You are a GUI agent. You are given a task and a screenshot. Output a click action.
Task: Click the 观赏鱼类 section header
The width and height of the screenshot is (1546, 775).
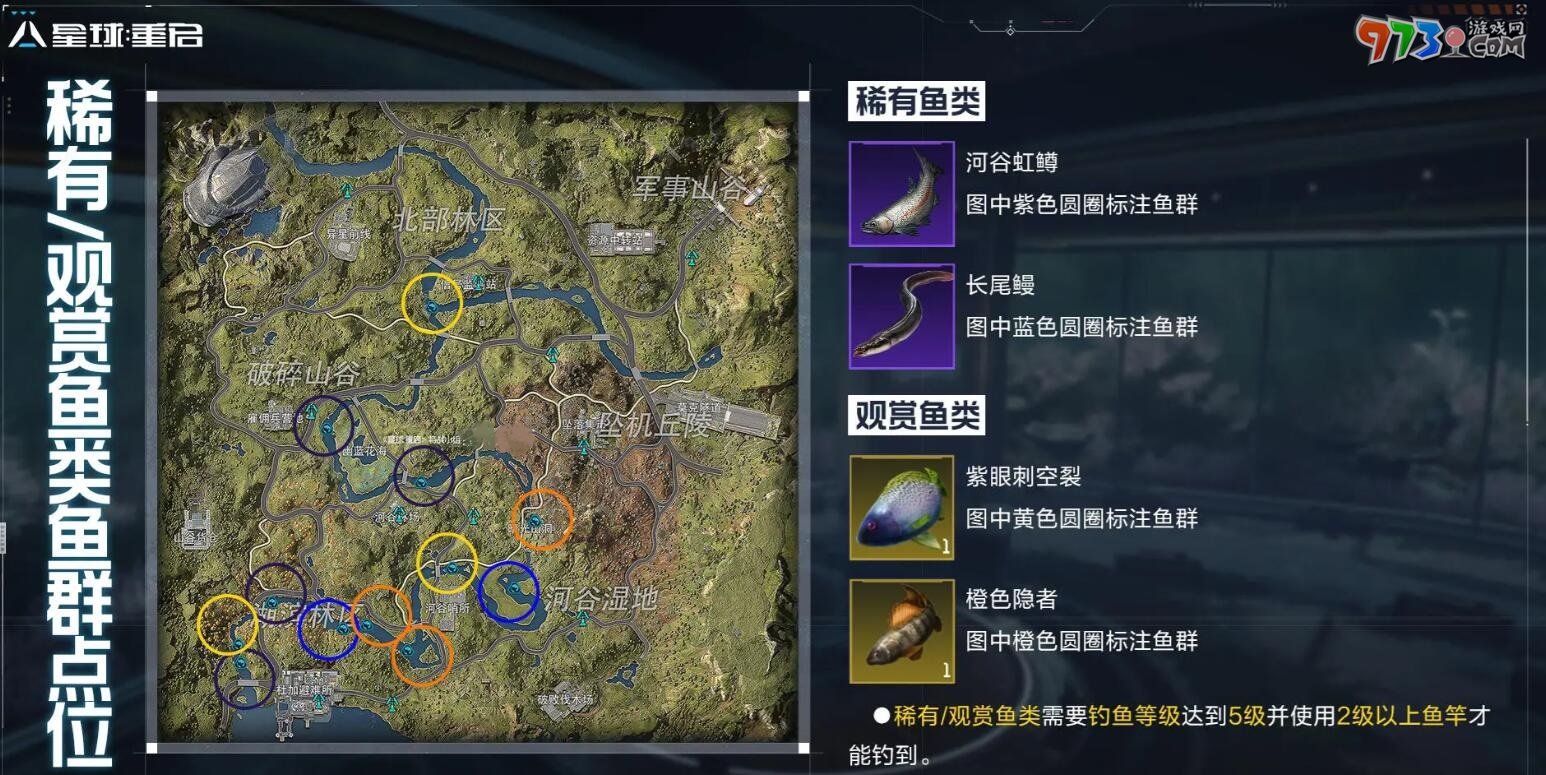(918, 413)
